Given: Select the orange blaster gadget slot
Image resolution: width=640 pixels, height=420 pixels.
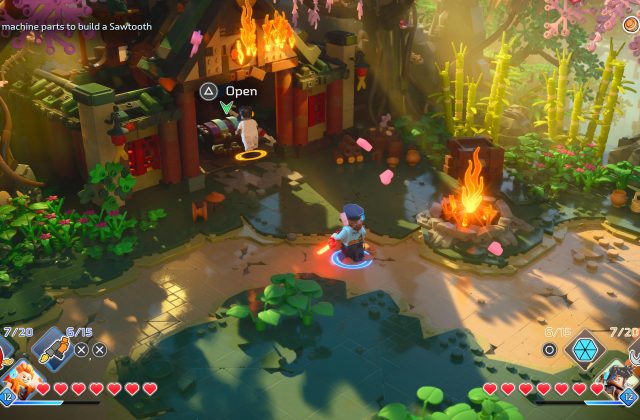Looking at the screenshot, I should coord(50,350).
